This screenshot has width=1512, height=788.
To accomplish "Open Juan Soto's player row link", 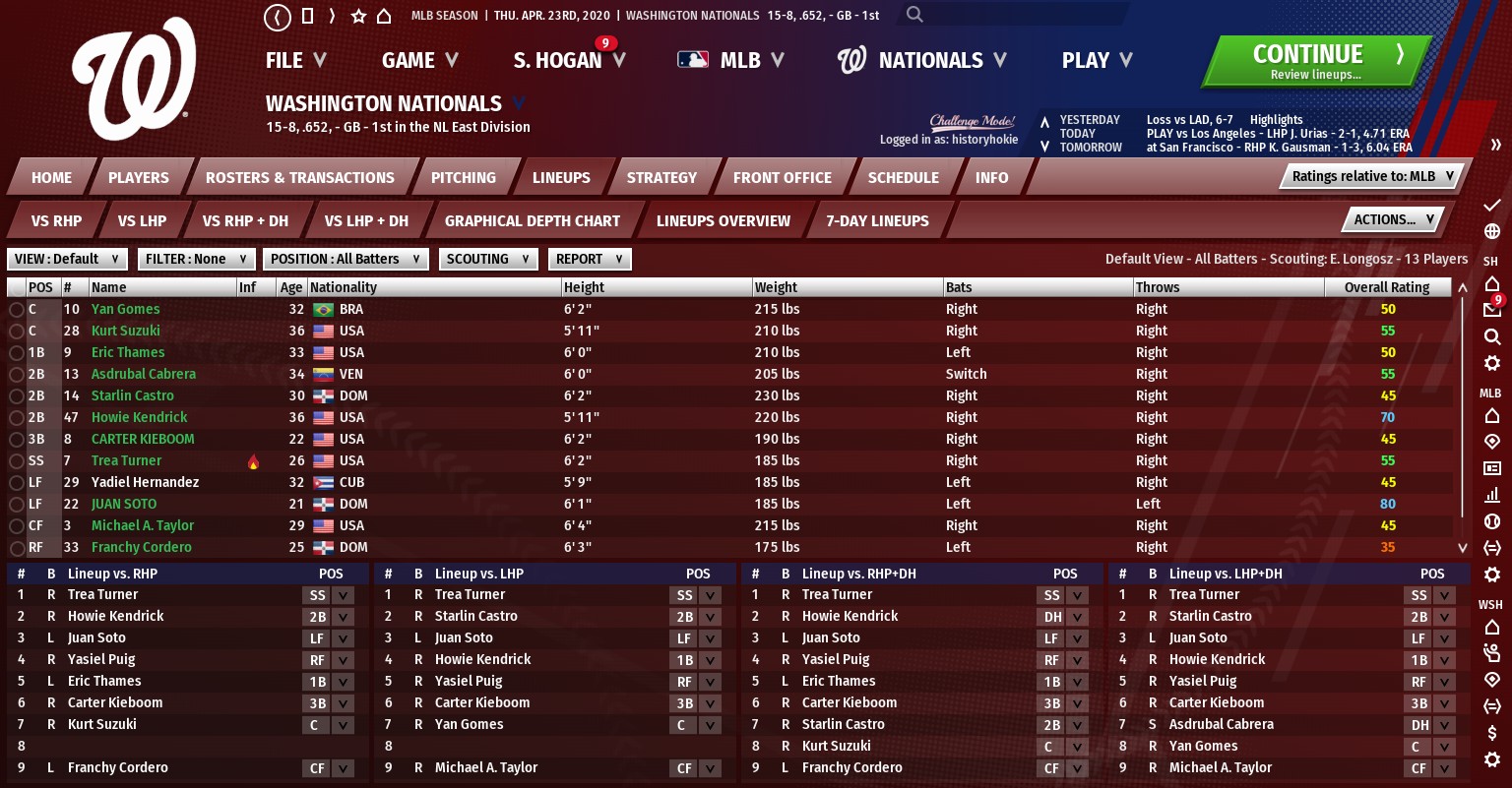I will [x=124, y=504].
